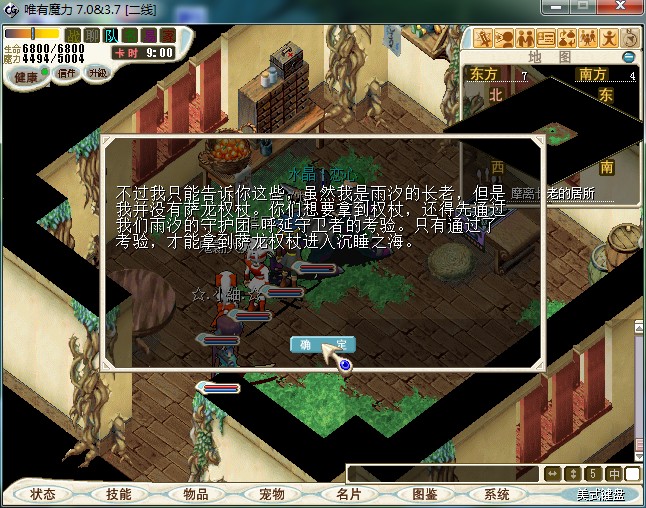Open the 图鉴 album menu
This screenshot has height=508, width=646.
[x=424, y=494]
